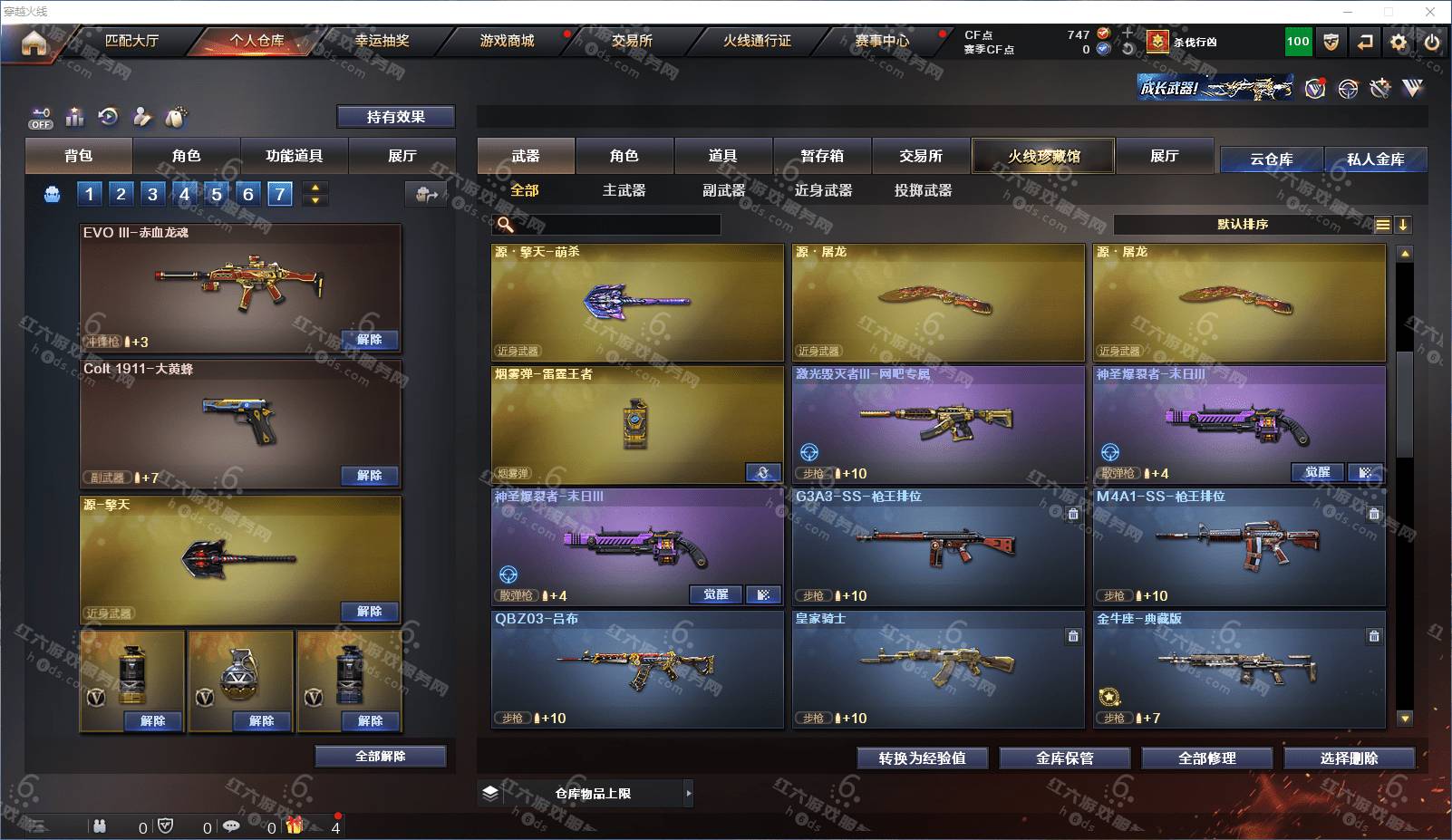Go to the 游戏商城 shop
The width and height of the screenshot is (1452, 840).
pos(507,41)
